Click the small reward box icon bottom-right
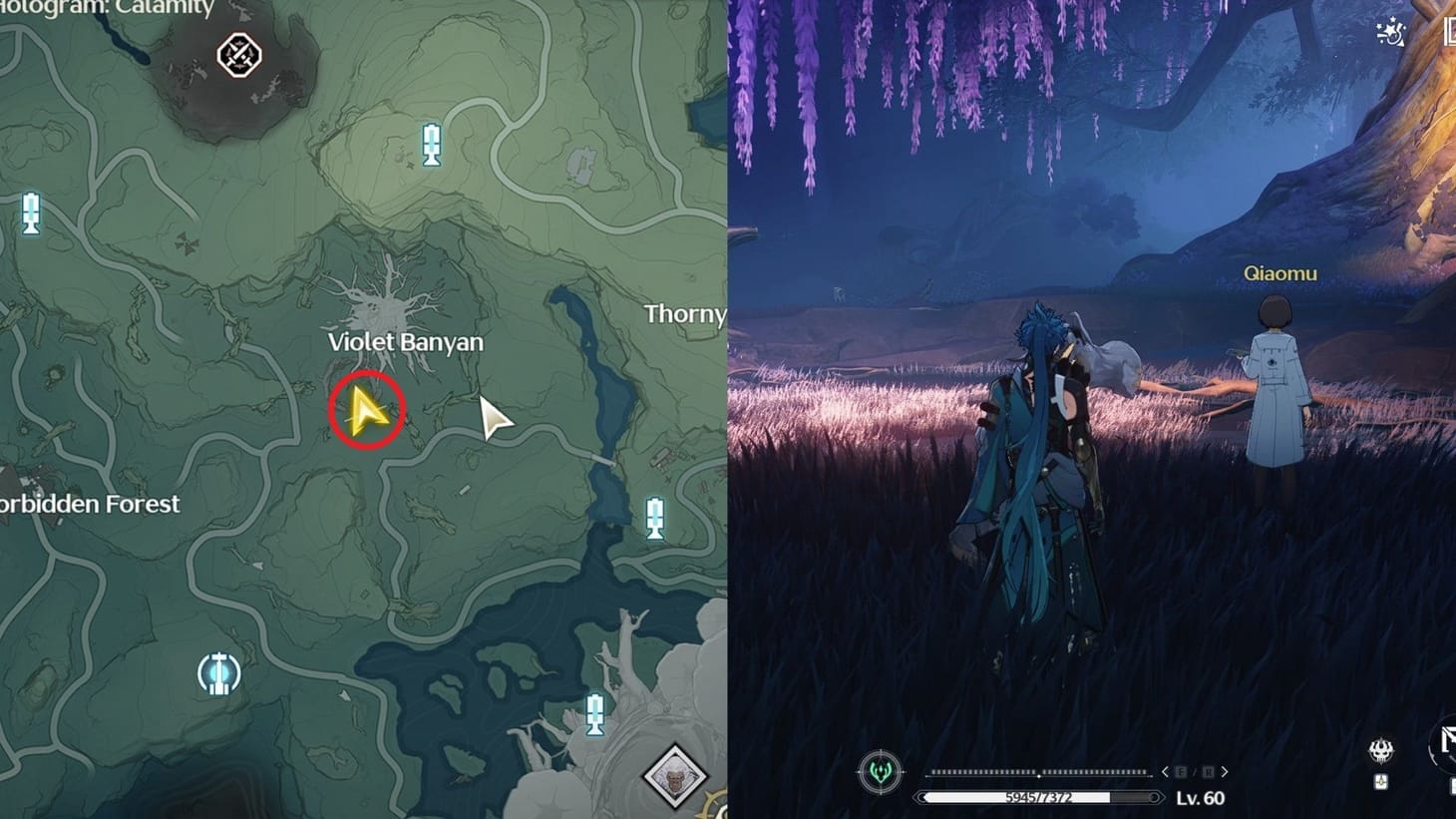The image size is (1456, 819). [x=1382, y=783]
